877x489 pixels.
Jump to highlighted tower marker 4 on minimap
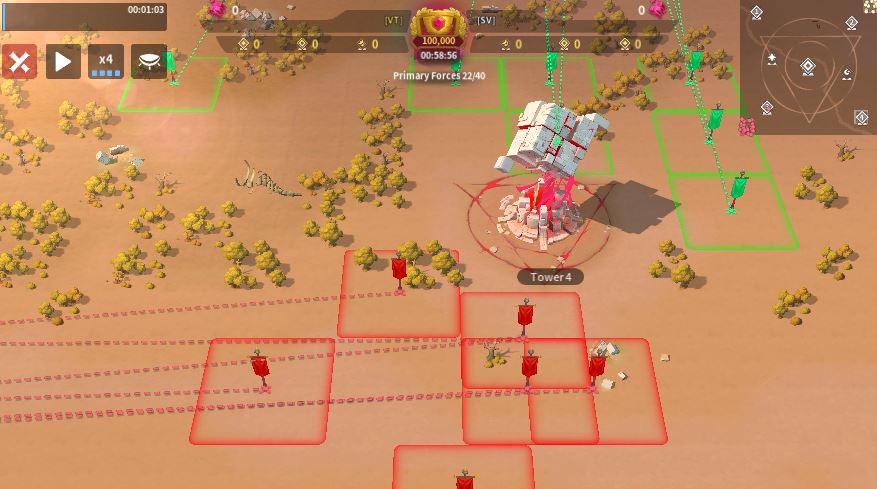pyautogui.click(x=861, y=118)
